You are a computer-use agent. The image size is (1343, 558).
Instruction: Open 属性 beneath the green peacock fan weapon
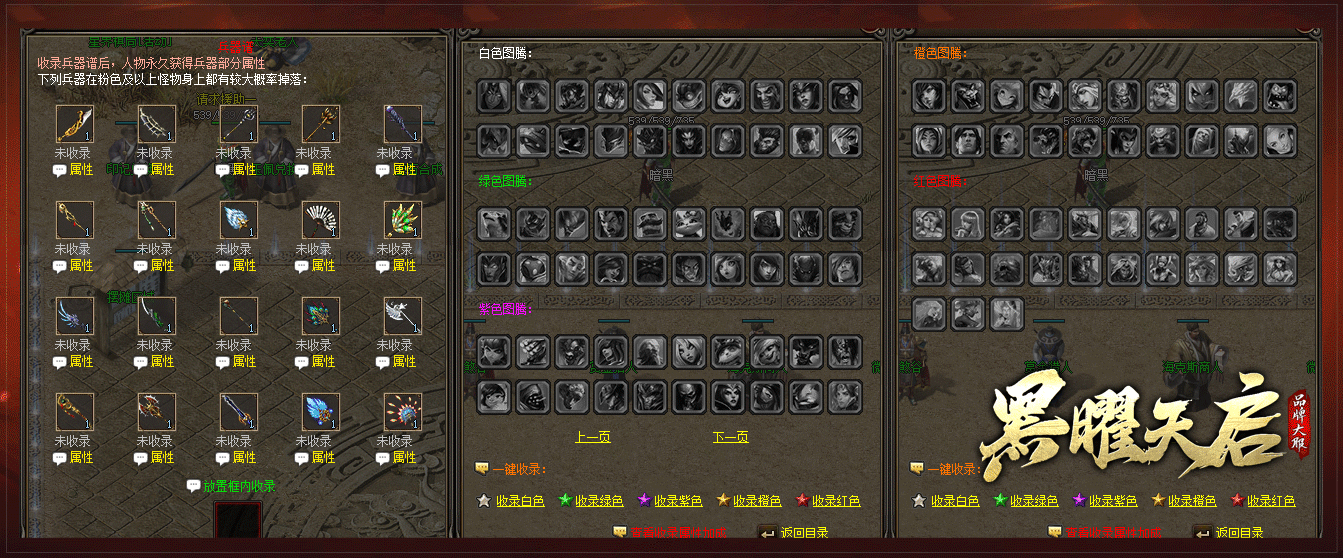pyautogui.click(x=404, y=266)
